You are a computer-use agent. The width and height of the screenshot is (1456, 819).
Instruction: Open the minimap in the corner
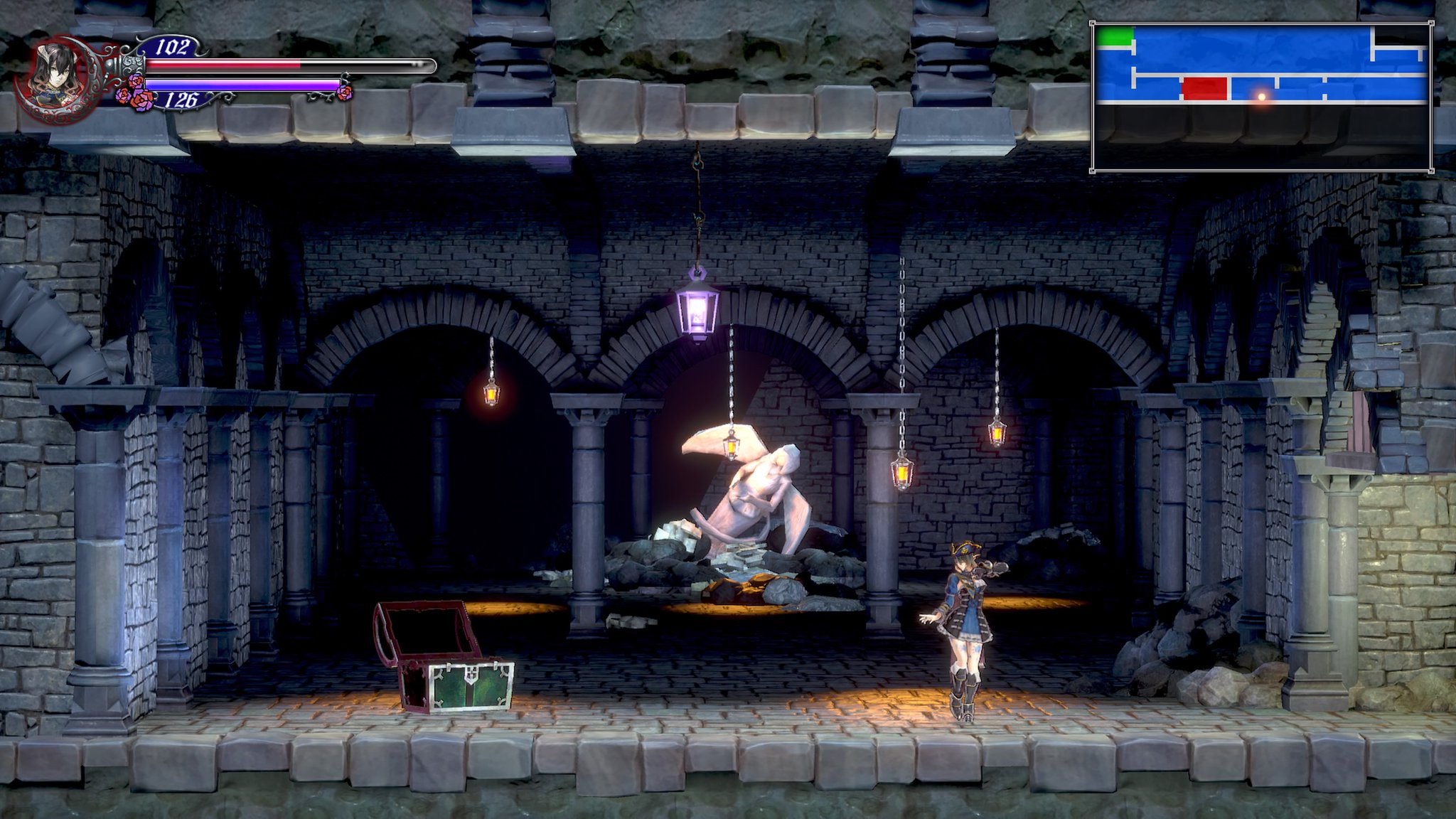pyautogui.click(x=1261, y=97)
